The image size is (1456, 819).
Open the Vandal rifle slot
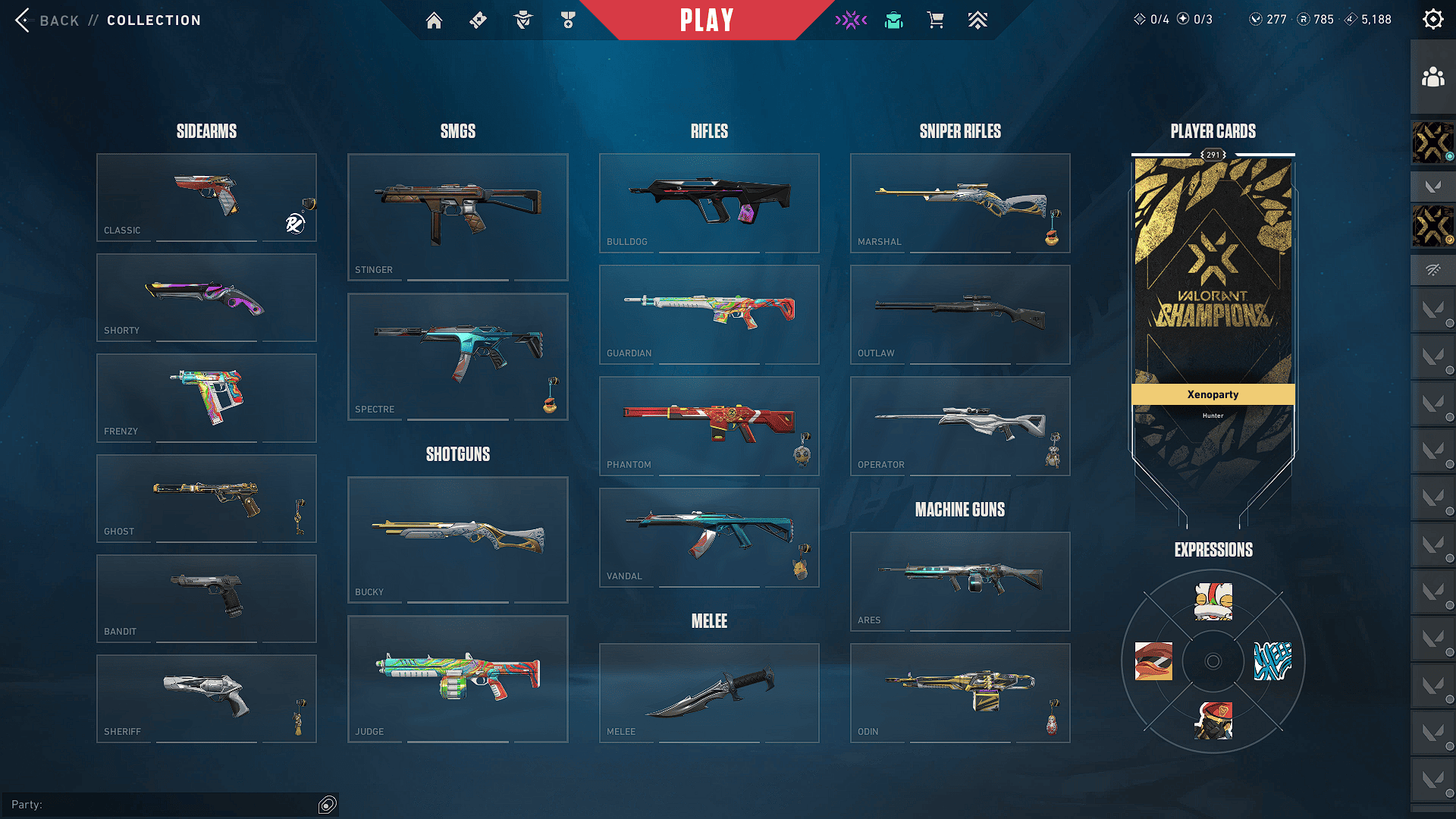point(709,537)
